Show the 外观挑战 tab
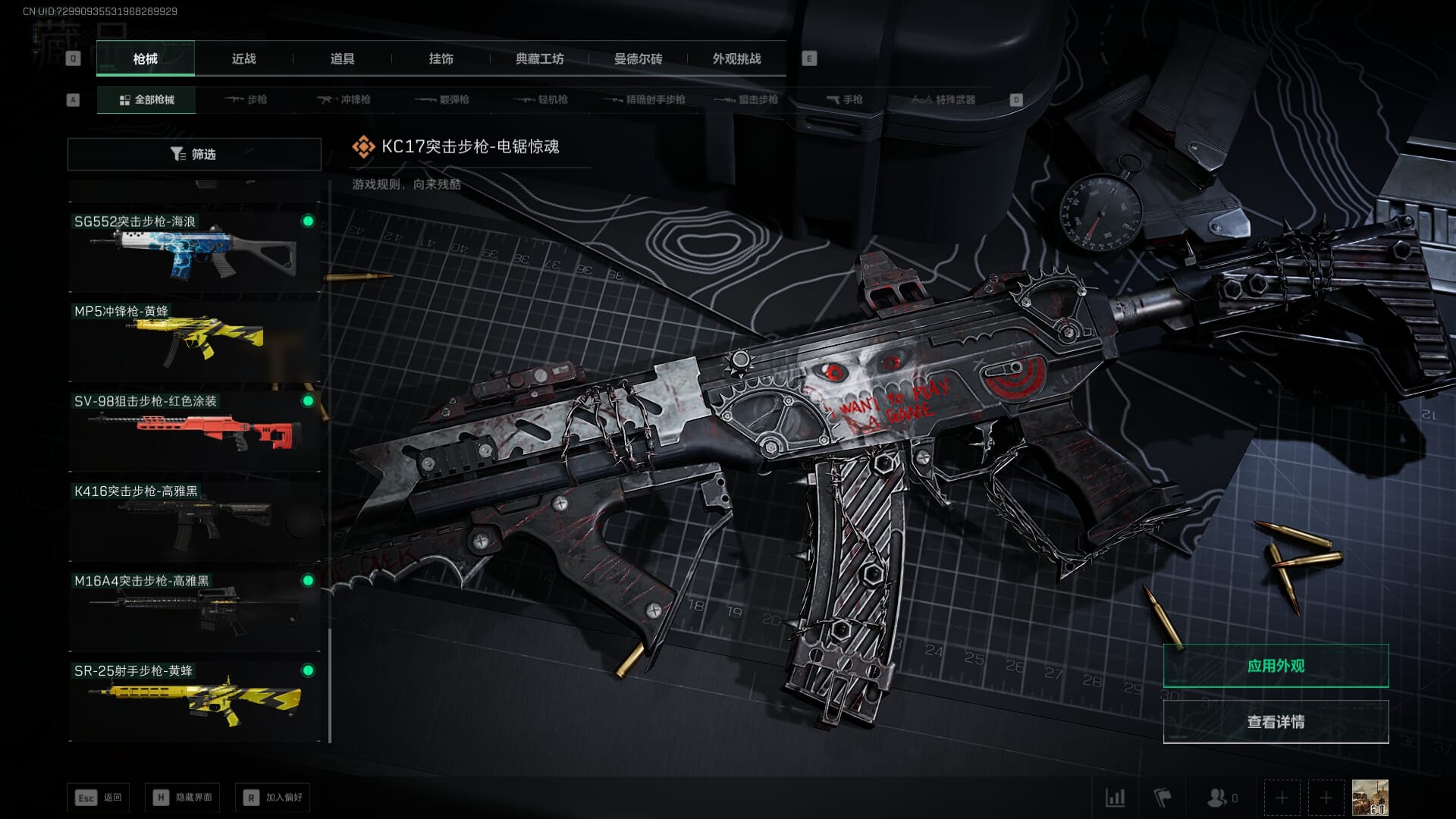 click(x=736, y=59)
